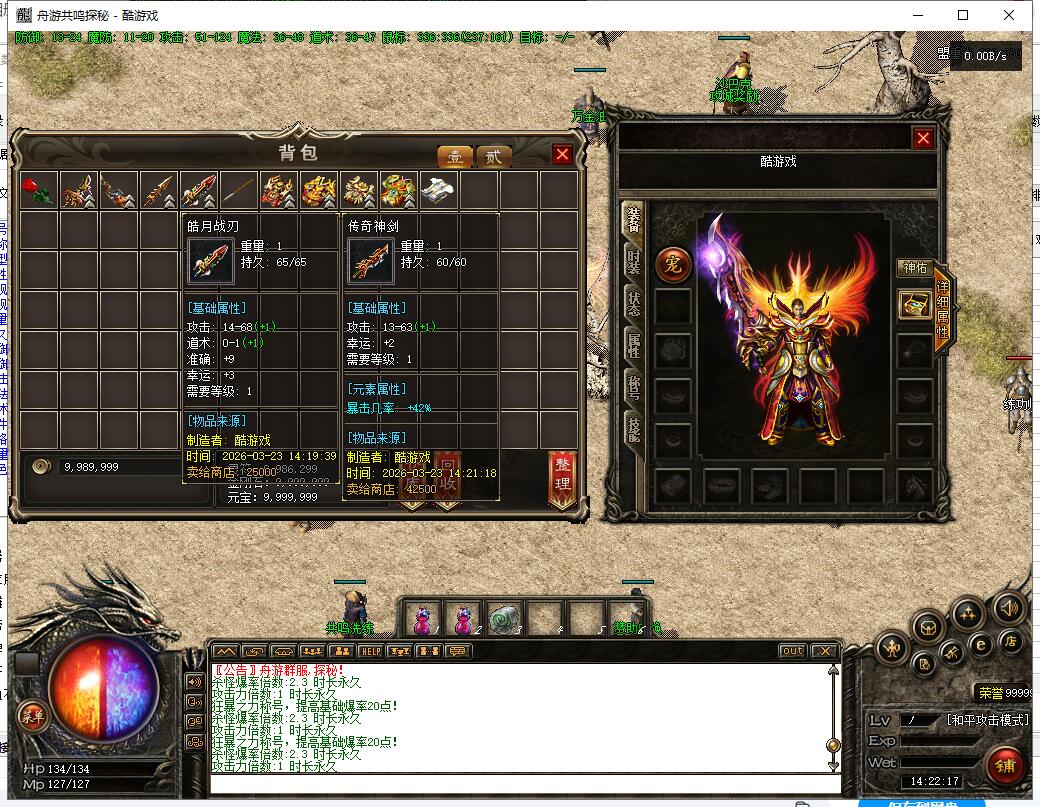Close the character equipment panel
Image resolution: width=1040 pixels, height=807 pixels.
coord(923,138)
